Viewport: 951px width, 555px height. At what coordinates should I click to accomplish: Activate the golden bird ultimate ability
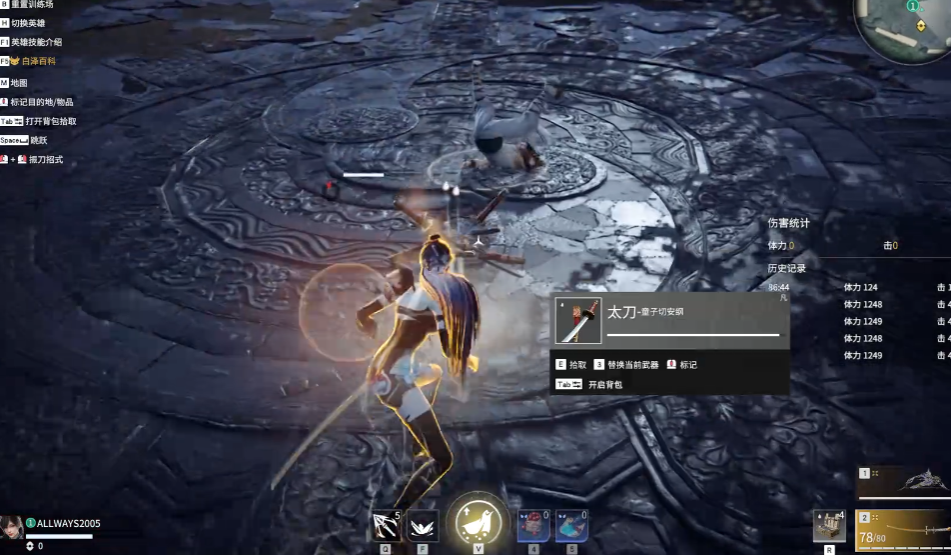coord(479,521)
